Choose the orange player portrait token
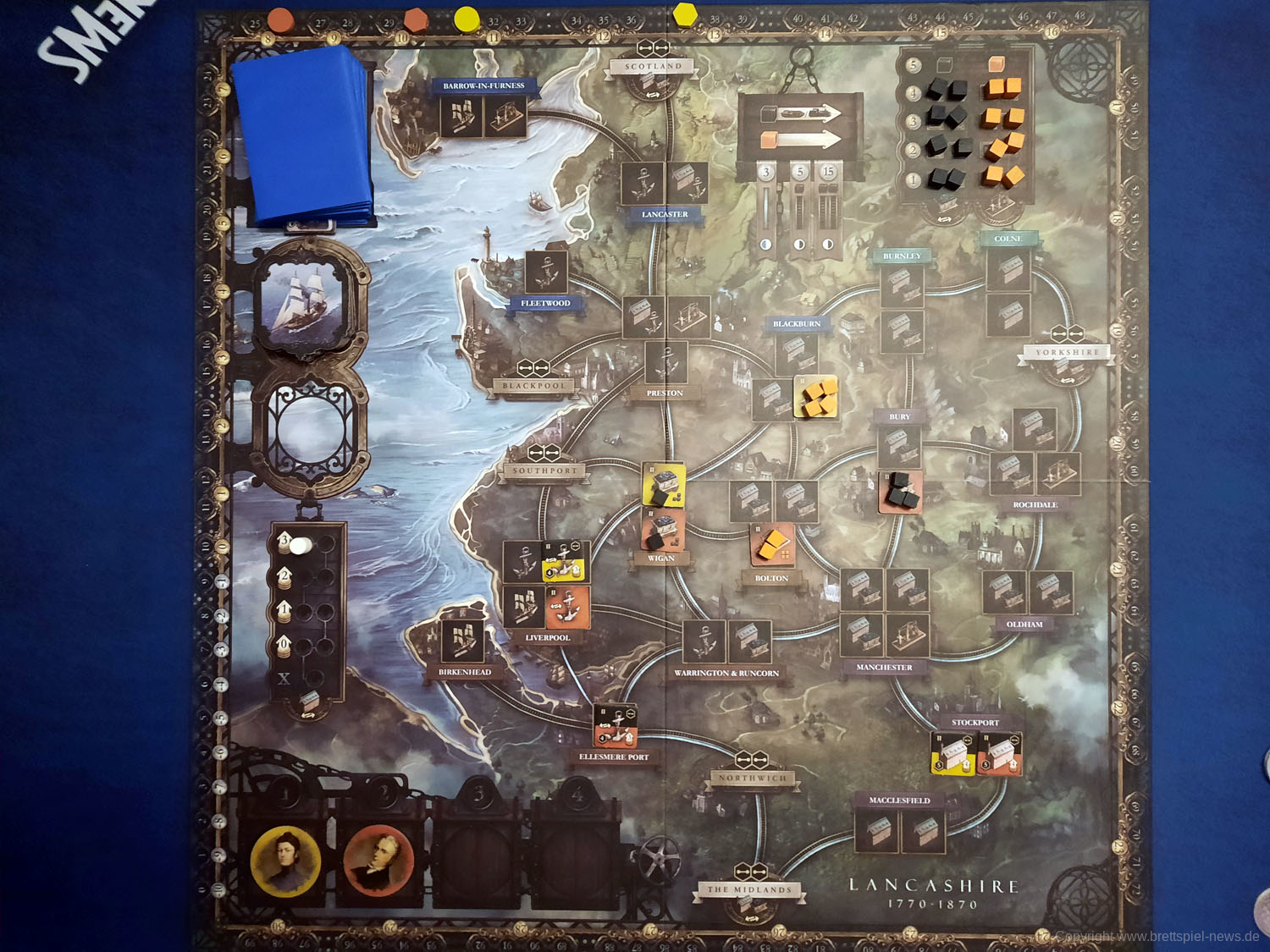The image size is (1270, 952). click(x=378, y=859)
